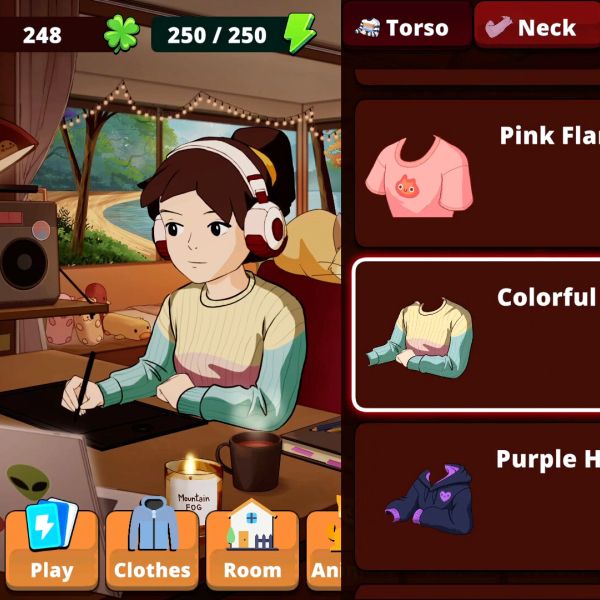The width and height of the screenshot is (600, 600).
Task: Tap the four-leaf clover currency icon
Action: 121,34
